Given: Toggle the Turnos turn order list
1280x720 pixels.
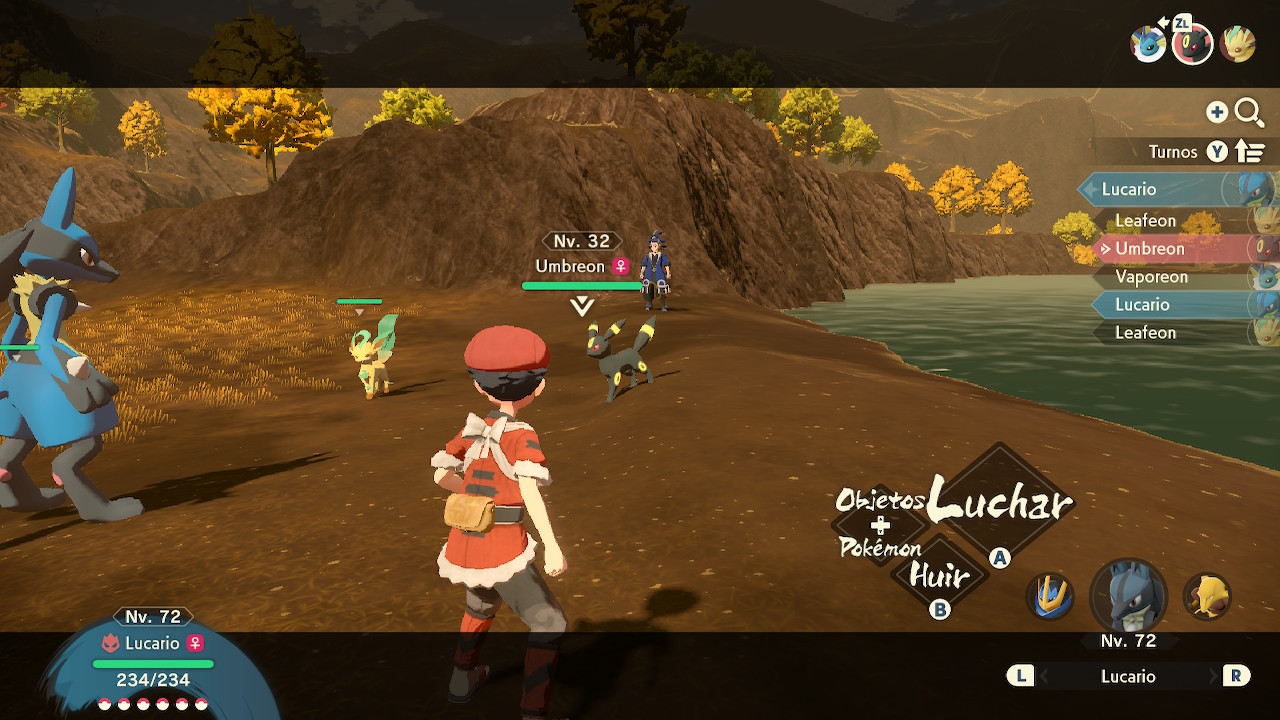Looking at the screenshot, I should pos(1249,152).
